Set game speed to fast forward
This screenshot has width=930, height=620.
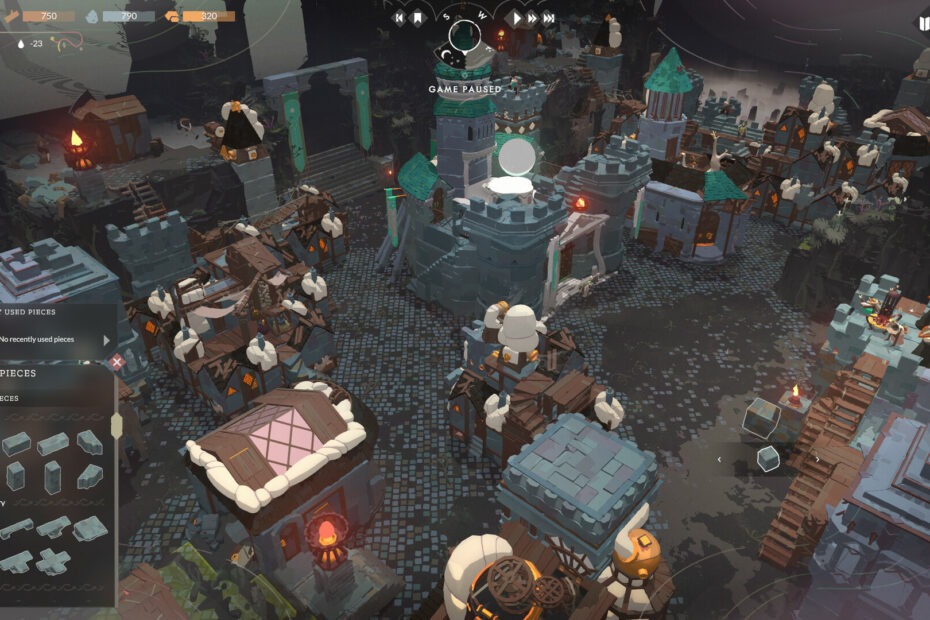point(533,18)
